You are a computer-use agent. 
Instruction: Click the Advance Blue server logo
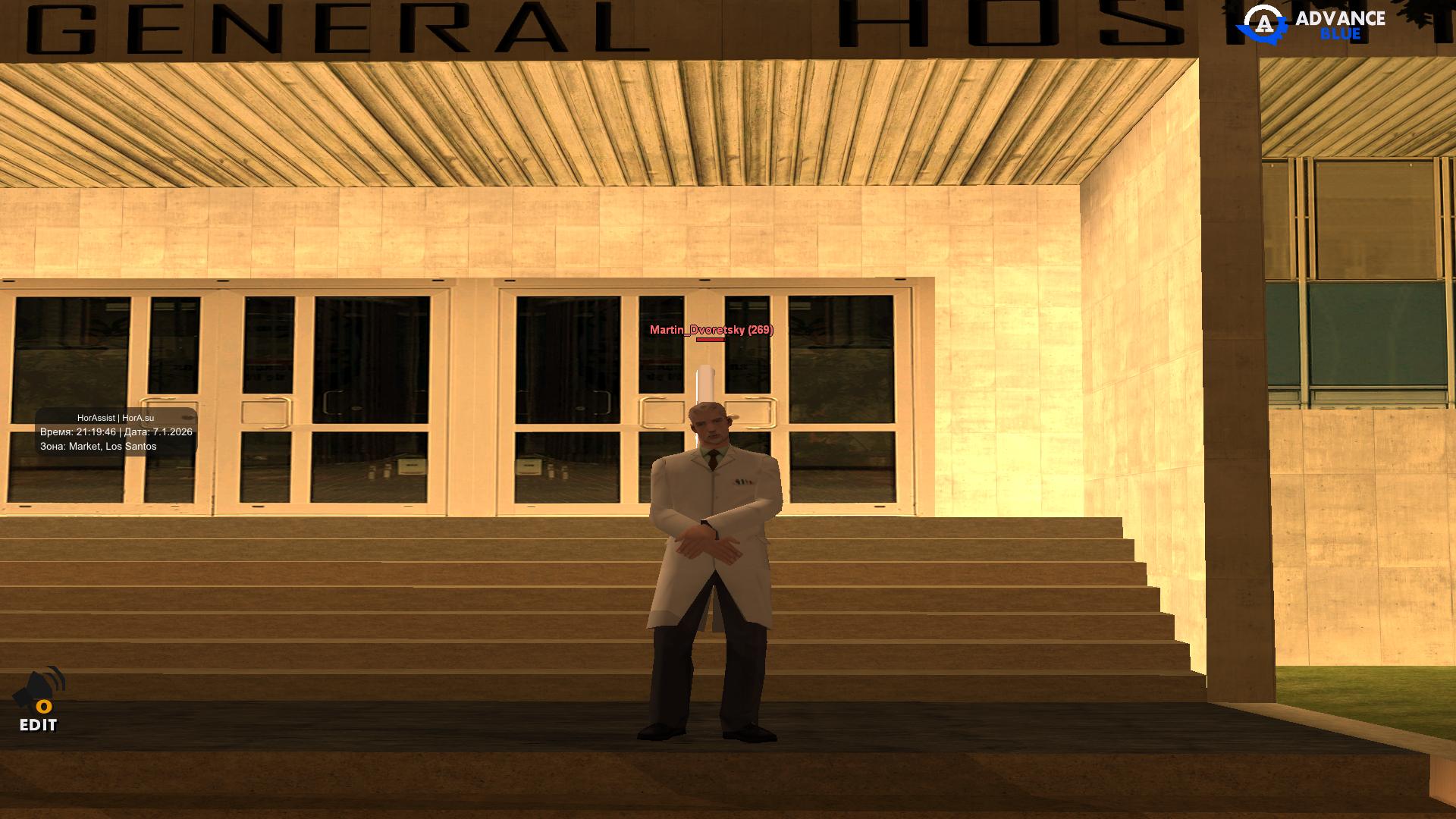(1311, 24)
